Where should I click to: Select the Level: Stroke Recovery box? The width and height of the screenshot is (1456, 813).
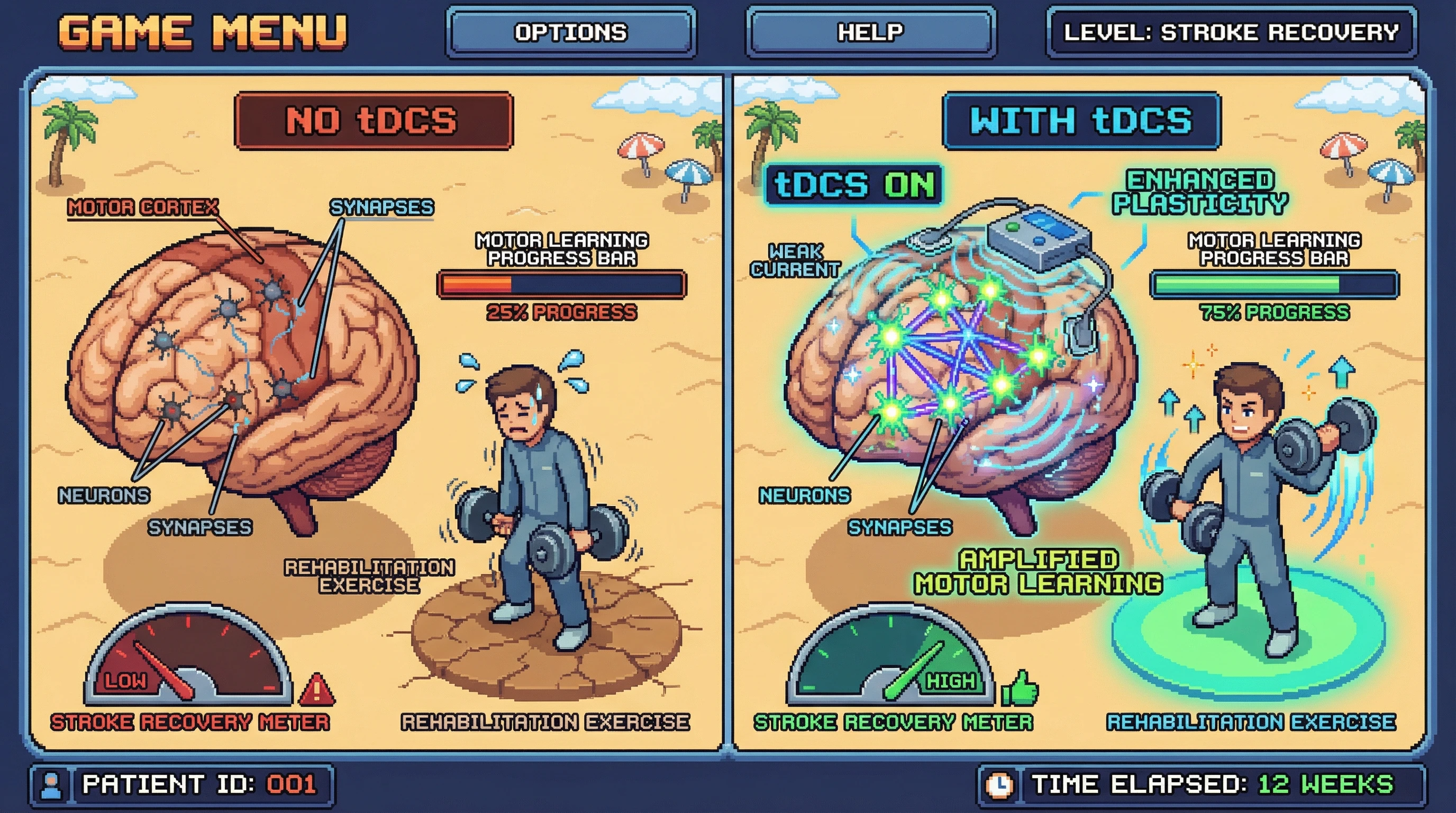pyautogui.click(x=1231, y=32)
